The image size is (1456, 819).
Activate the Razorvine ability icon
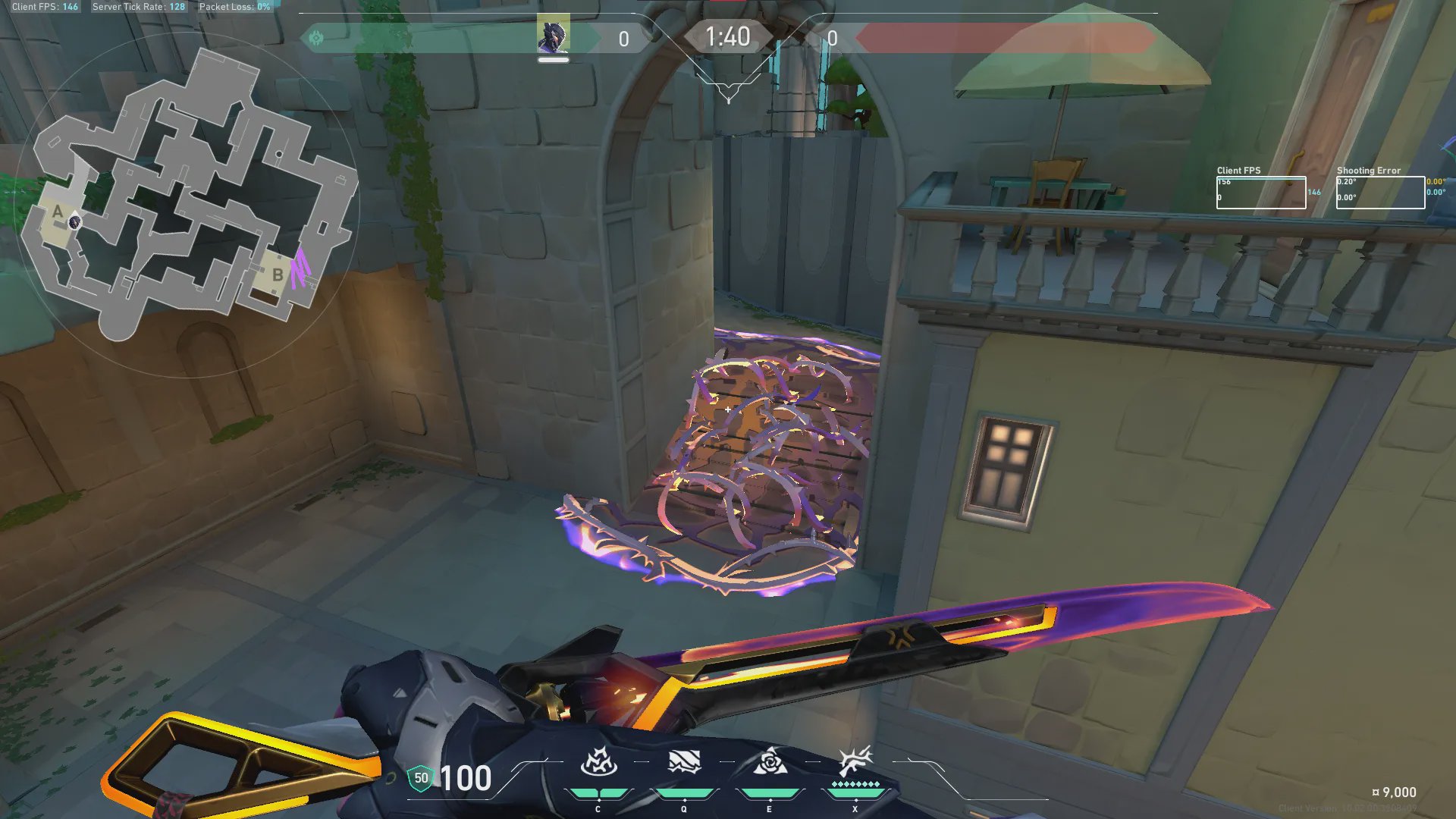598,762
